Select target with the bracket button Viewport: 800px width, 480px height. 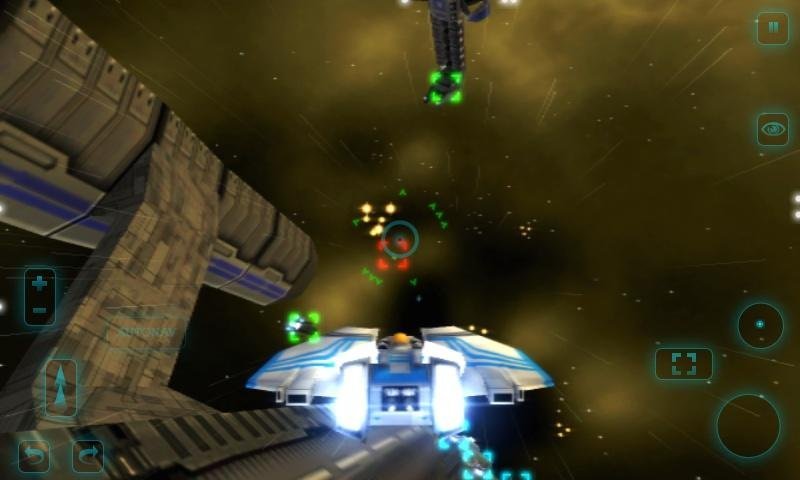[x=684, y=364]
